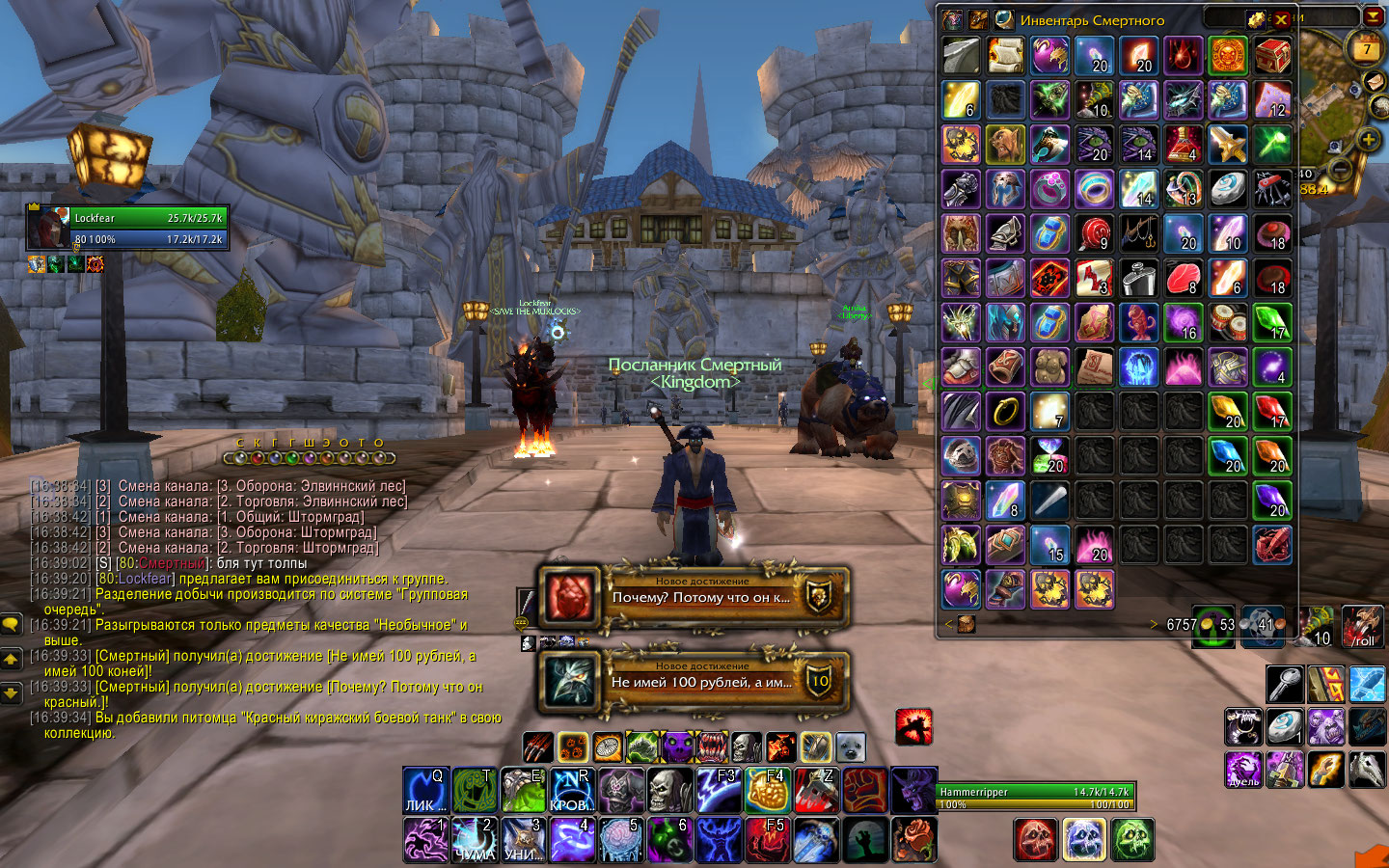
Task: Switch to the green skull presence
Action: tap(1132, 839)
